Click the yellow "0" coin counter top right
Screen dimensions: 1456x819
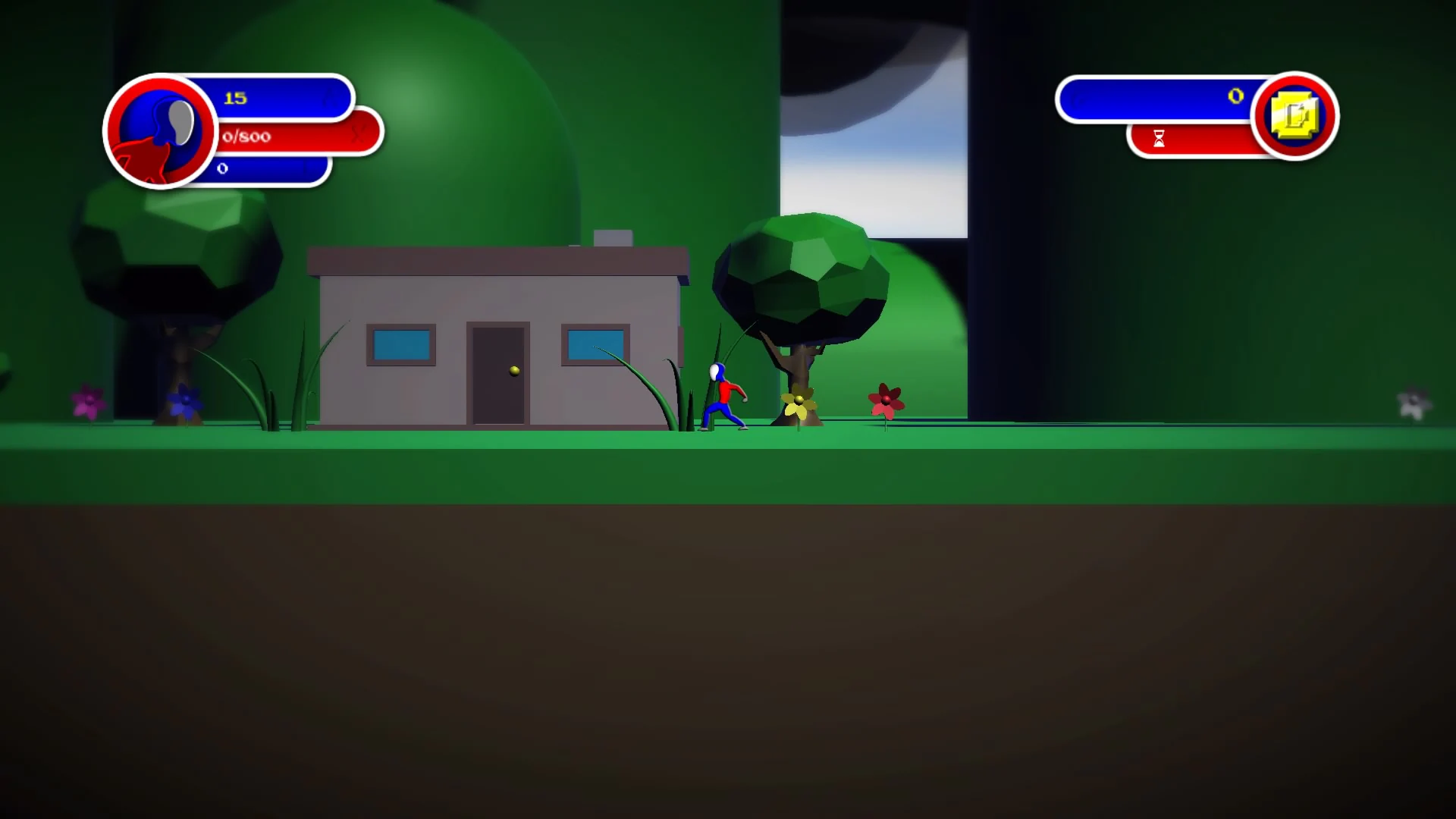click(1235, 96)
